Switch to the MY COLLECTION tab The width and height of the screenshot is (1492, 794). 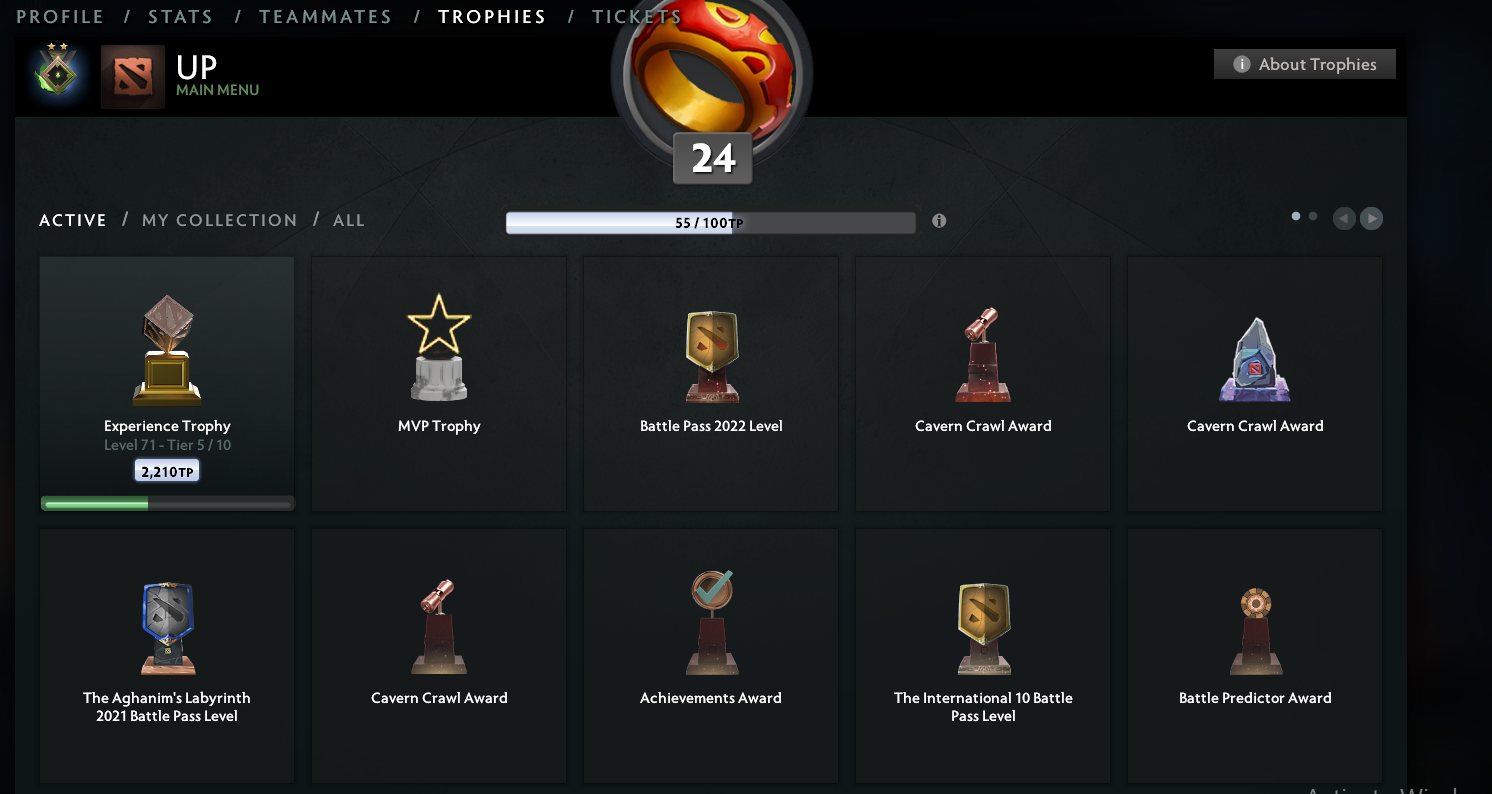(x=219, y=220)
